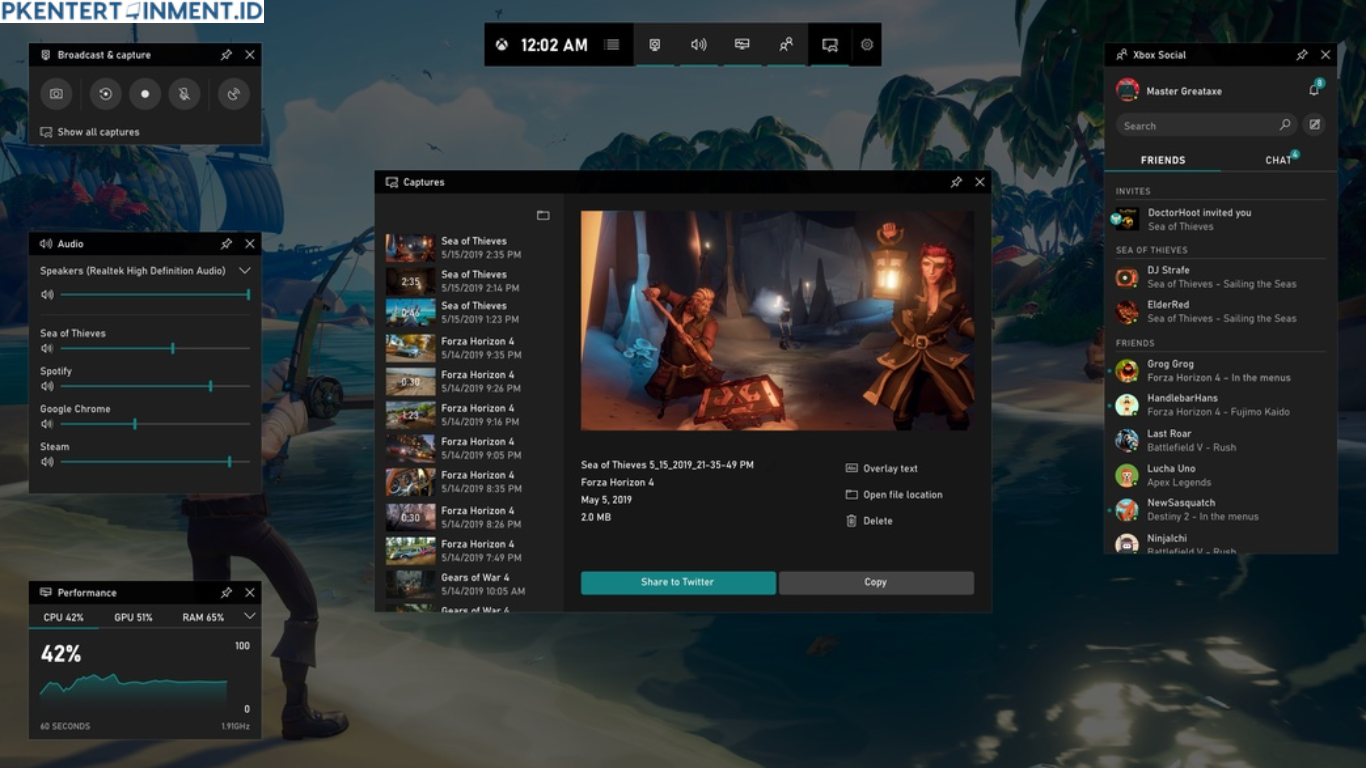Open the Audio widget from the Game Bar

click(698, 44)
